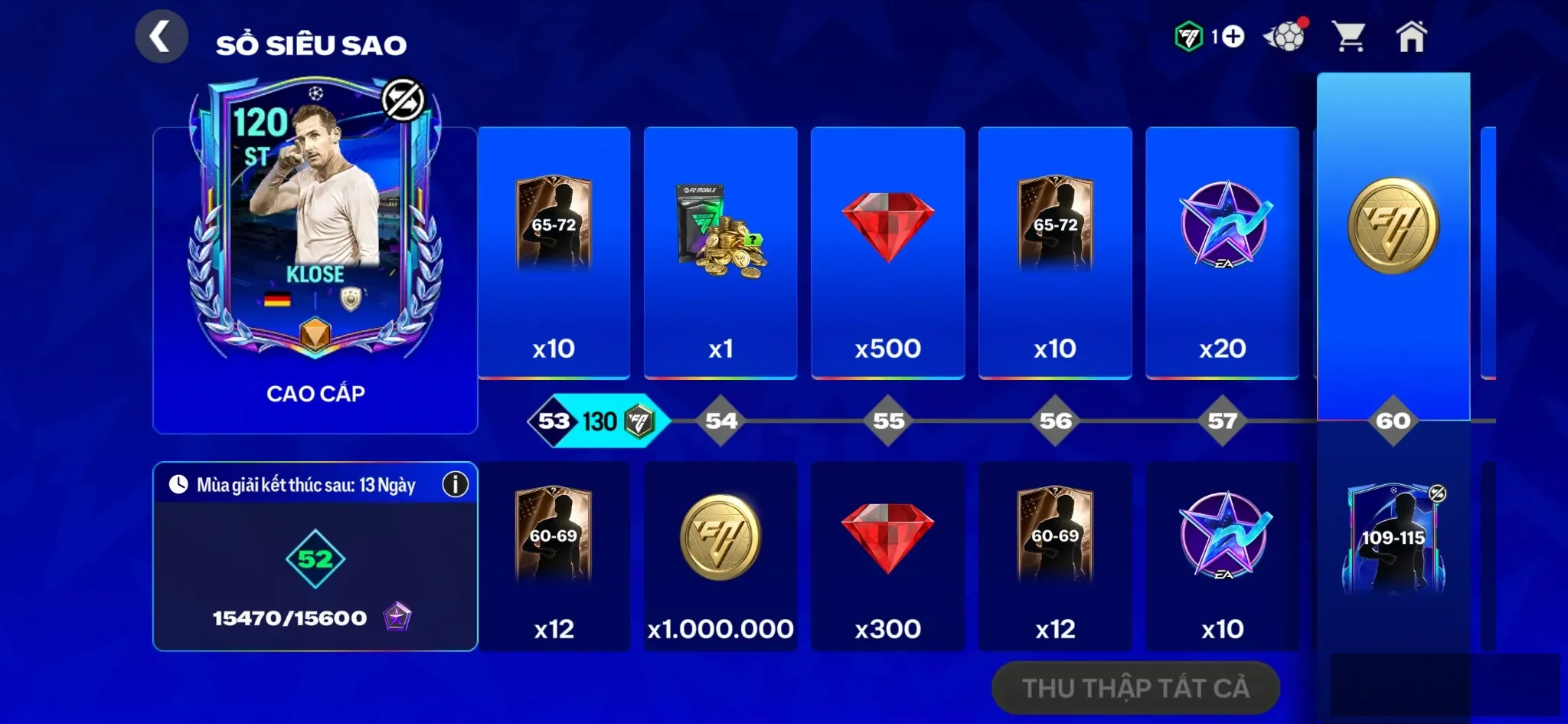Click the gold FC coin reward at level 60

coord(1395,226)
